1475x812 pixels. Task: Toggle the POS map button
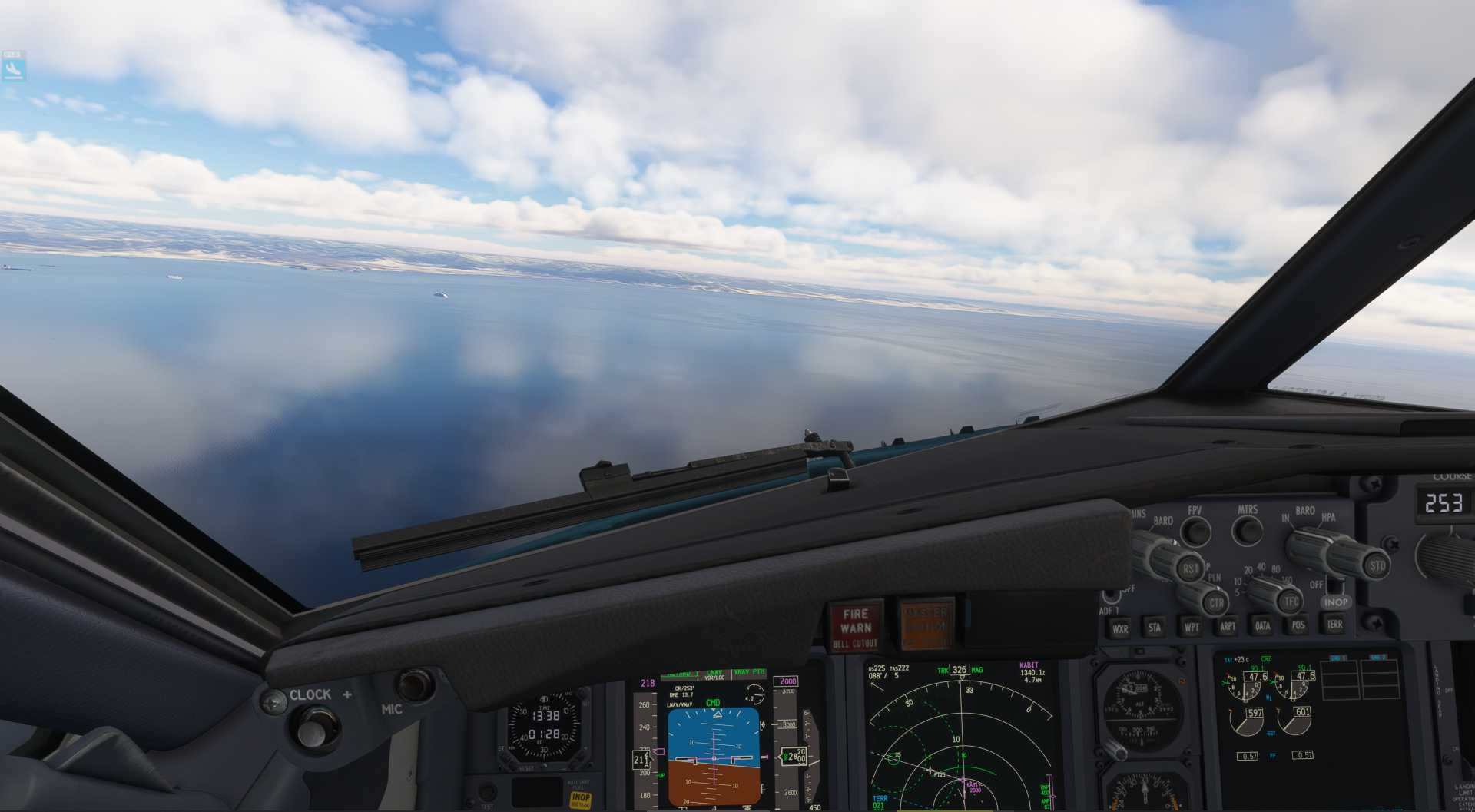click(x=1298, y=625)
